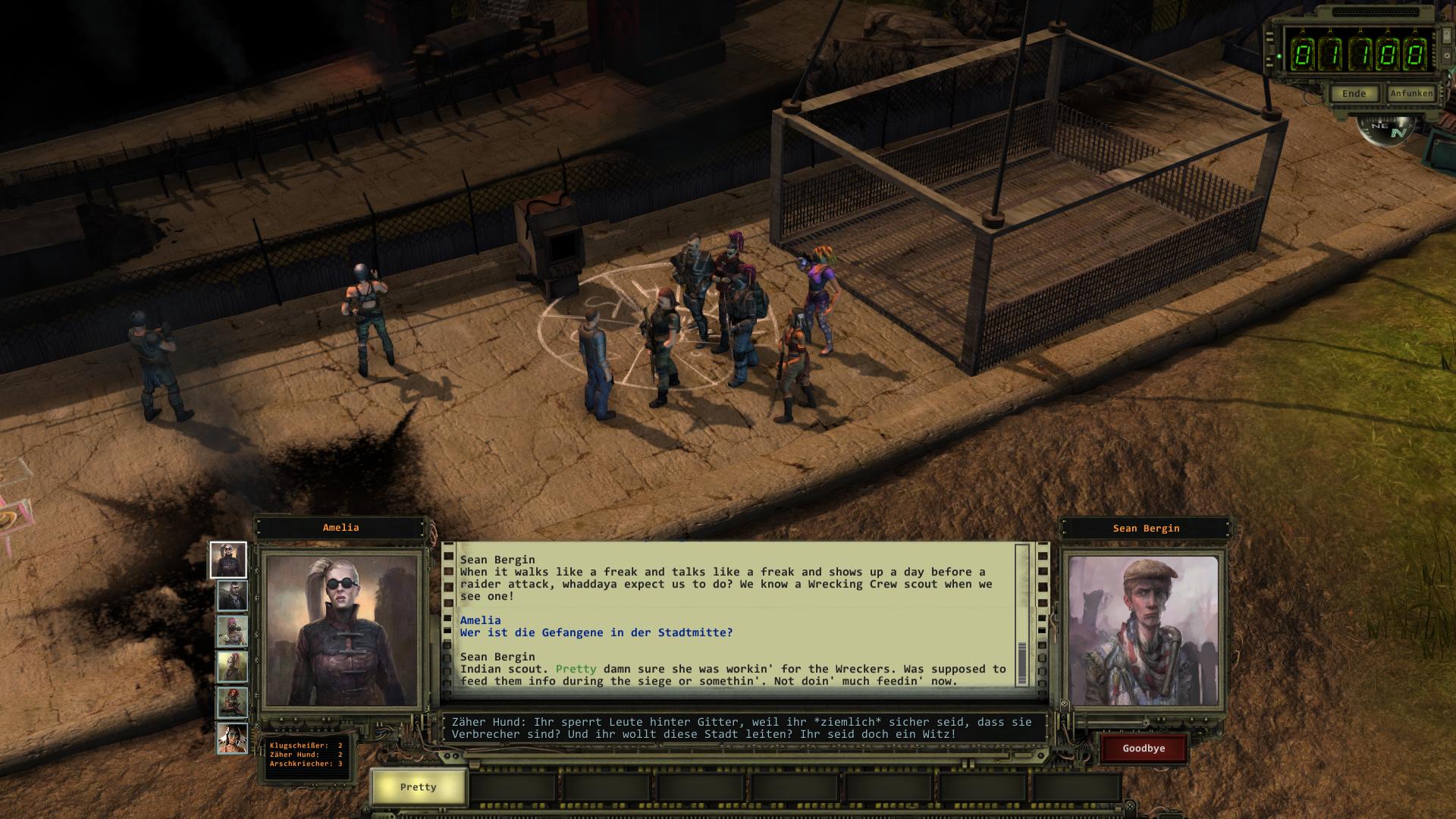Activate the Anfunken radio button
The width and height of the screenshot is (1456, 819).
(x=1411, y=93)
